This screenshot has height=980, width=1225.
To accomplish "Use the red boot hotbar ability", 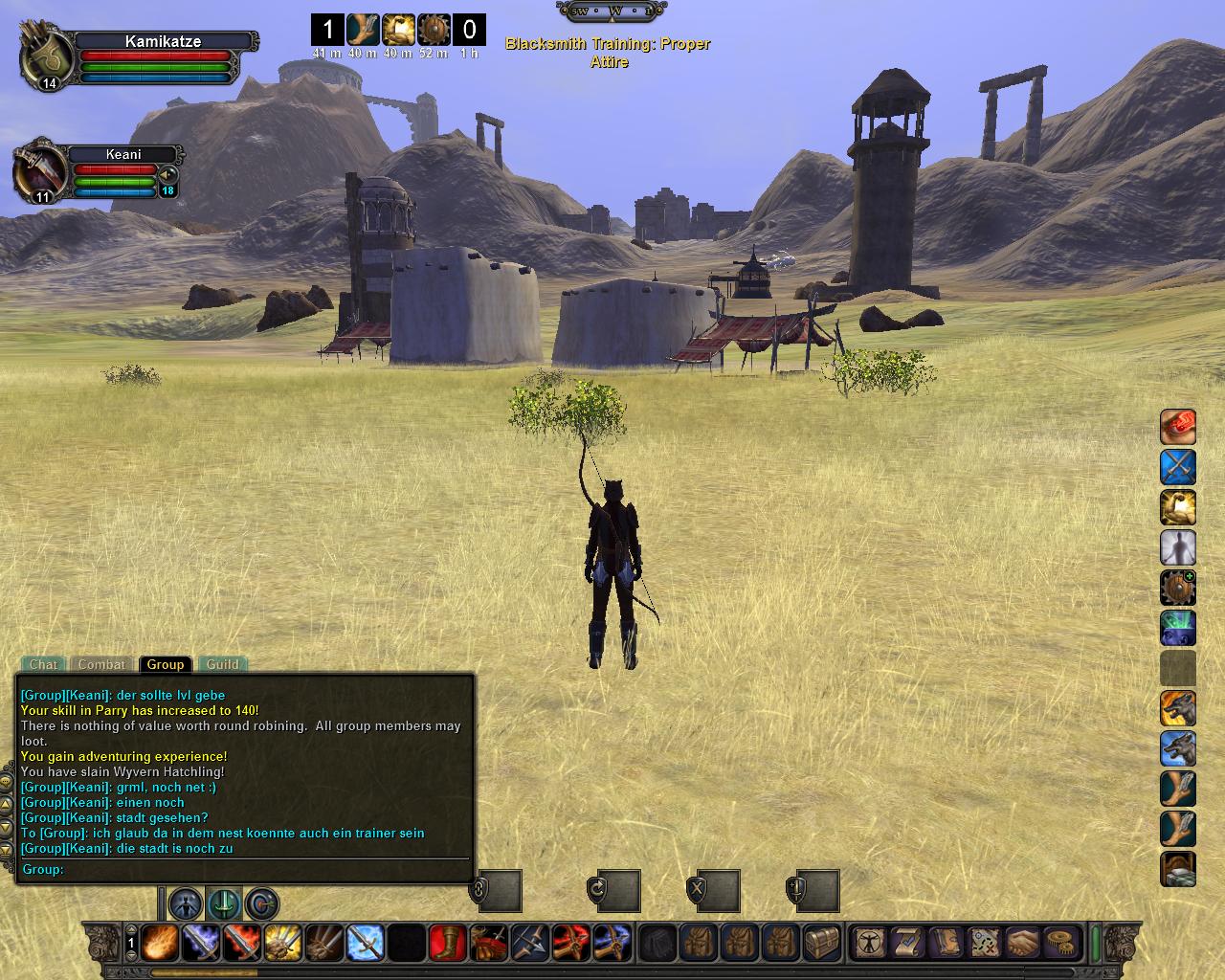I will pyautogui.click(x=448, y=943).
